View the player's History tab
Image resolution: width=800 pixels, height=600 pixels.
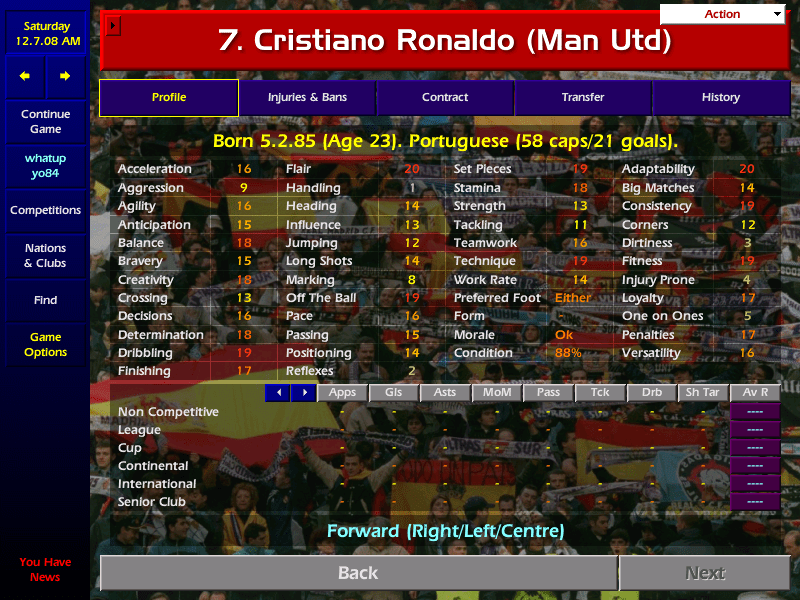pos(720,98)
